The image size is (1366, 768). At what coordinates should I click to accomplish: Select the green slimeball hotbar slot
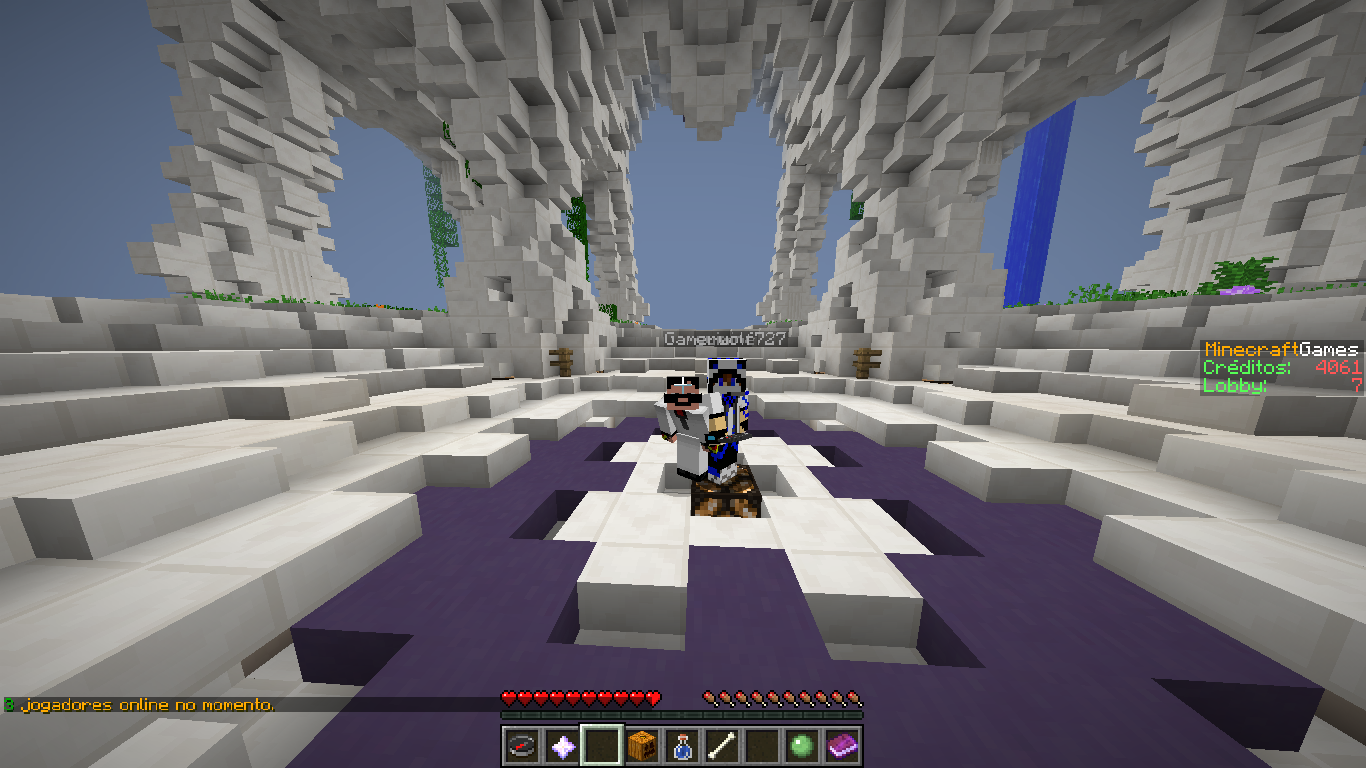coord(802,745)
